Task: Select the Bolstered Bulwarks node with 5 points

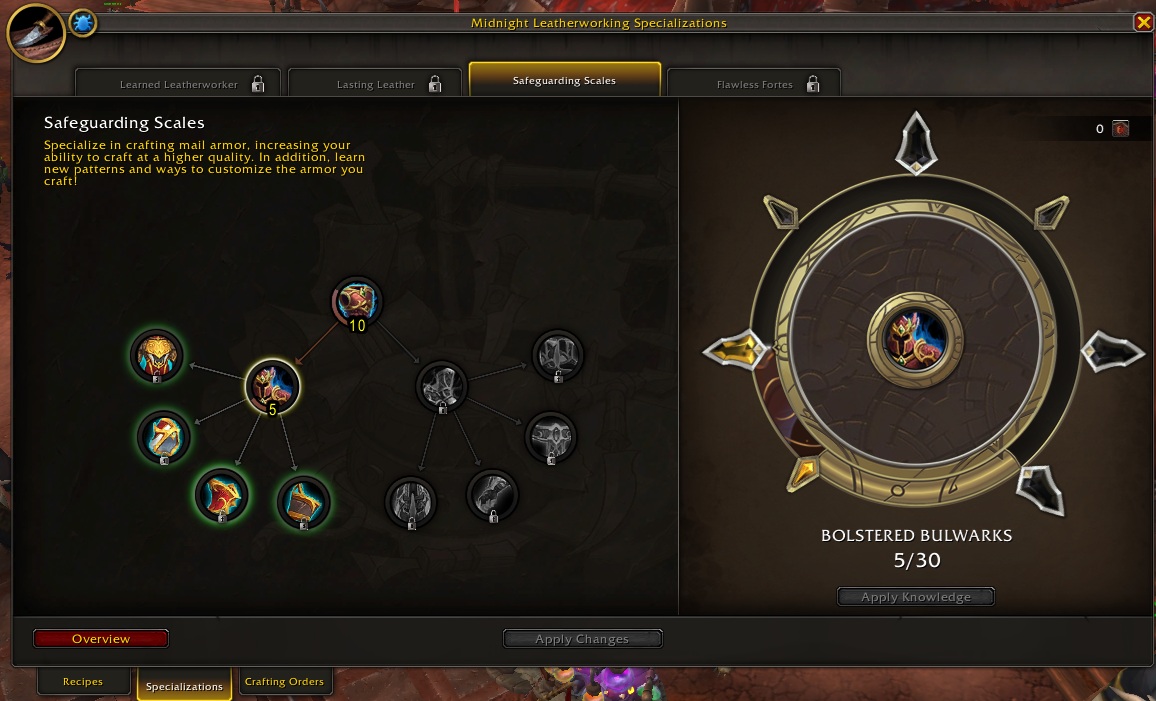Action: pos(273,386)
